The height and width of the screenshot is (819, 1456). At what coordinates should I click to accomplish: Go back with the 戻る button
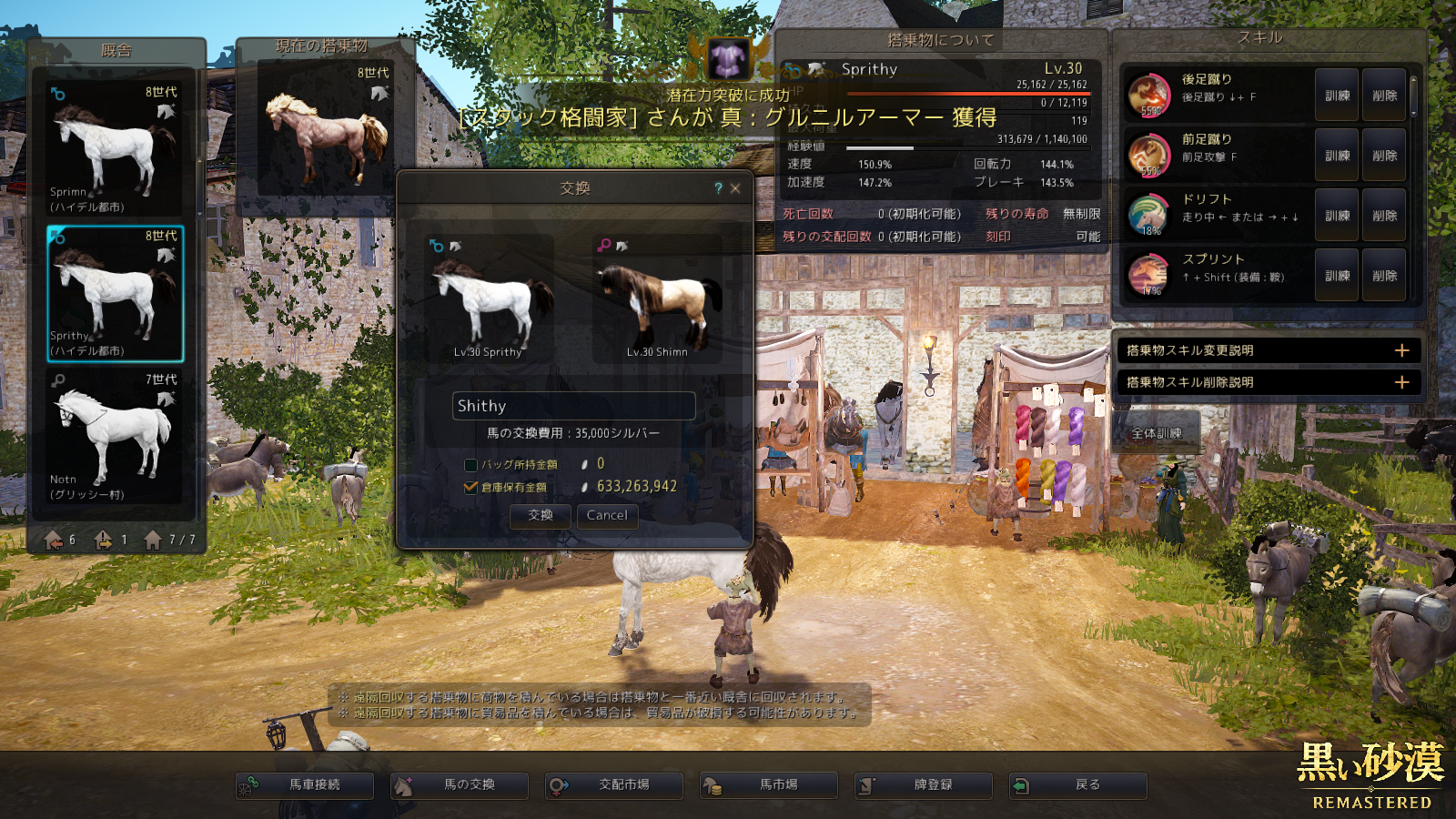pyautogui.click(x=1078, y=784)
